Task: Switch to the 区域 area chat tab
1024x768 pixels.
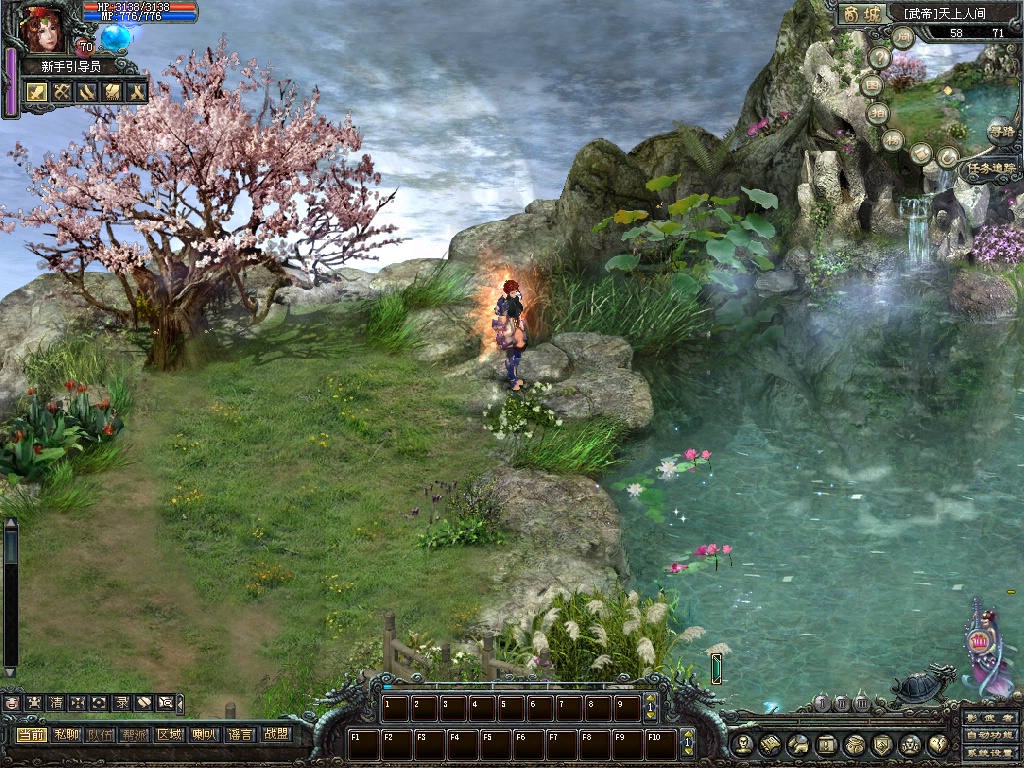Action: 169,734
